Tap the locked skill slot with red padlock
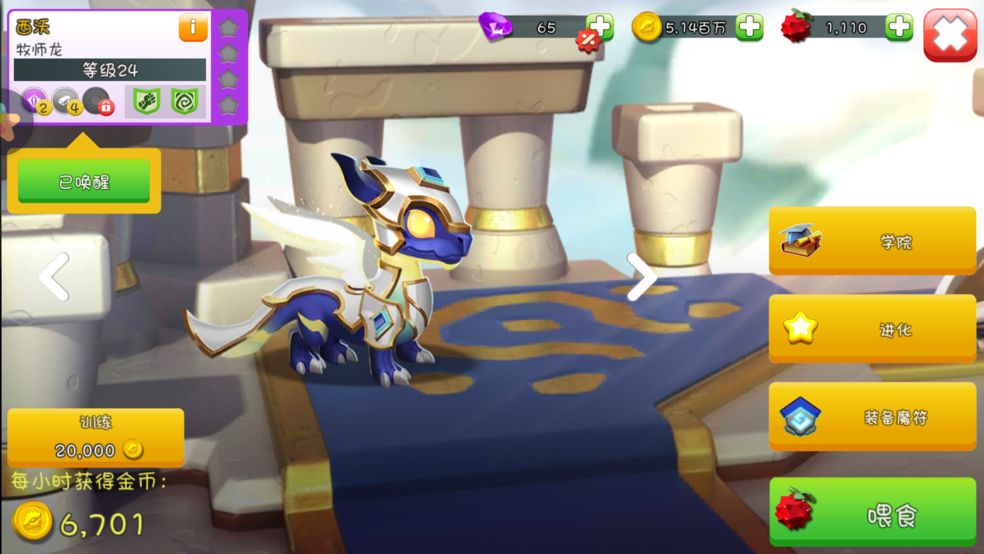This screenshot has width=984, height=554. click(x=97, y=101)
